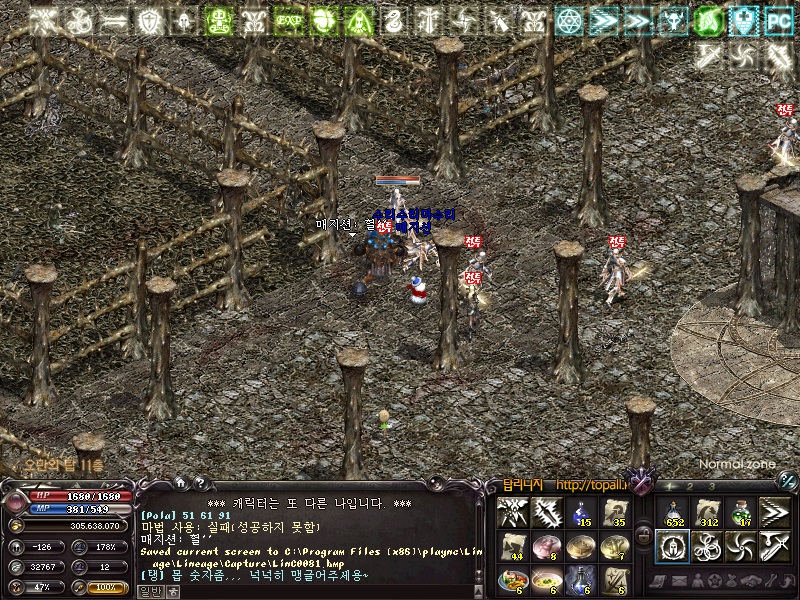Select the scroll stack showing 44

(512, 547)
